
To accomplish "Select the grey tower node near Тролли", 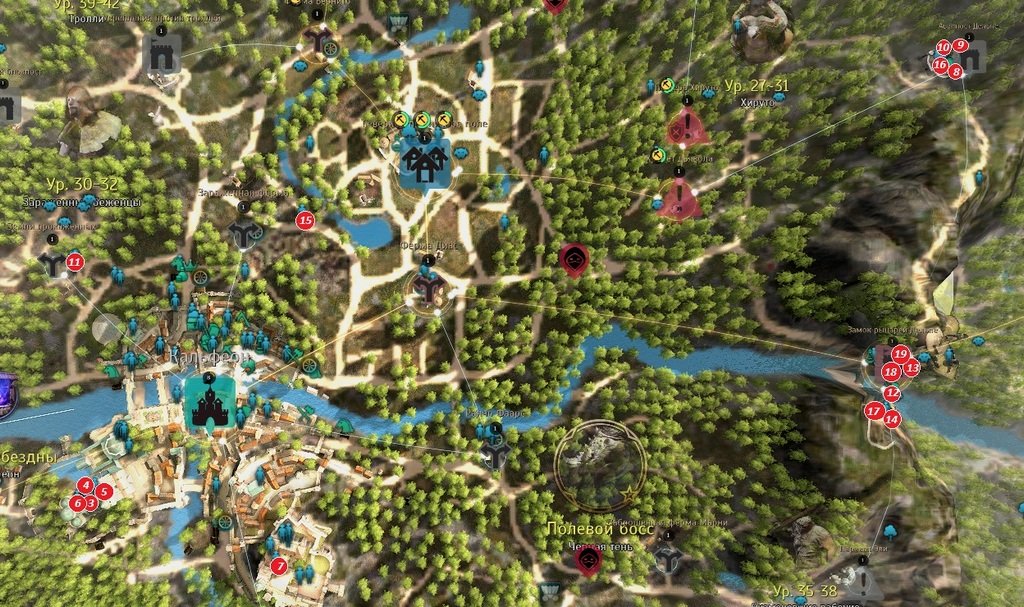I will point(160,58).
